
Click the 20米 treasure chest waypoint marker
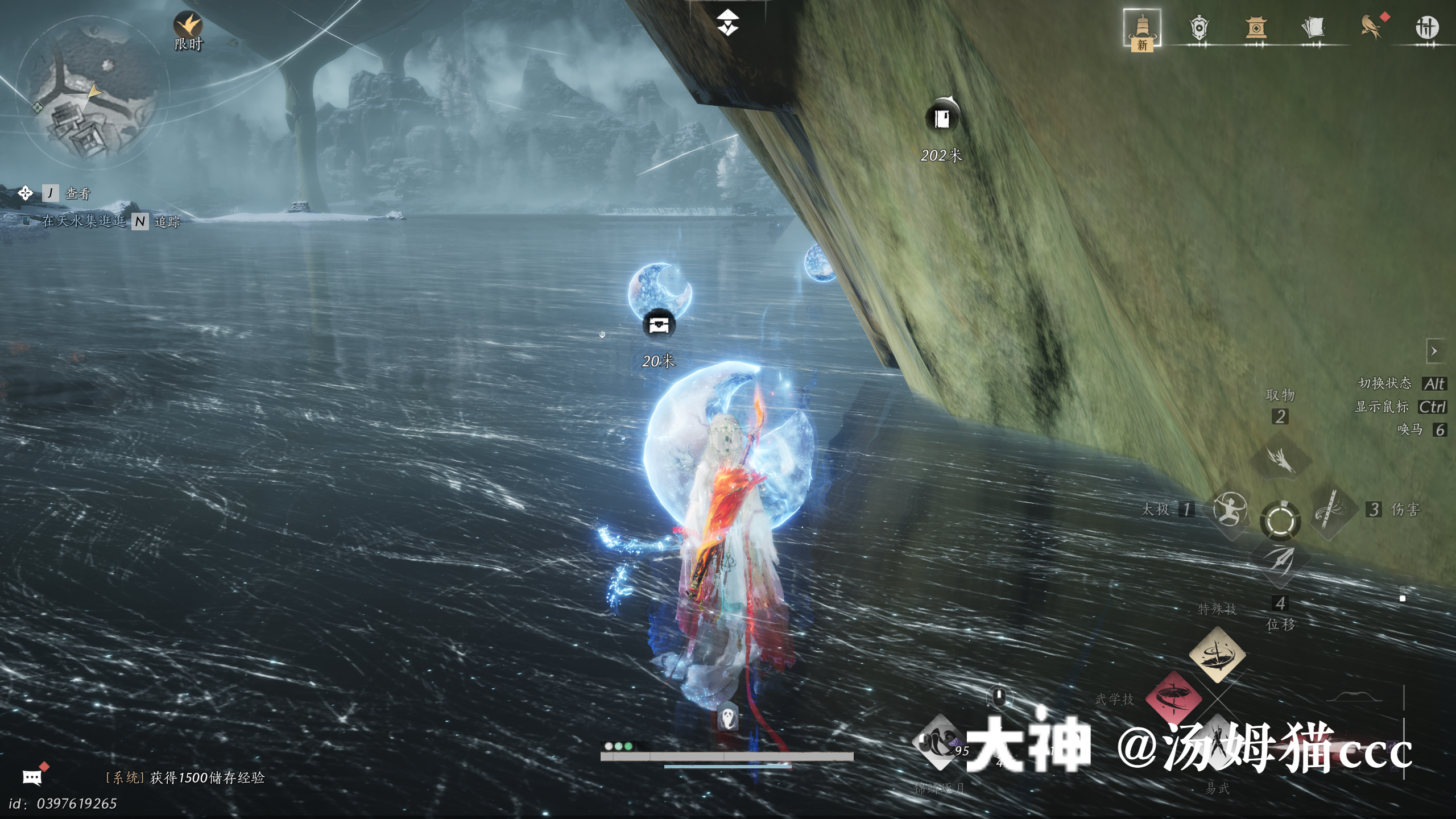click(659, 325)
